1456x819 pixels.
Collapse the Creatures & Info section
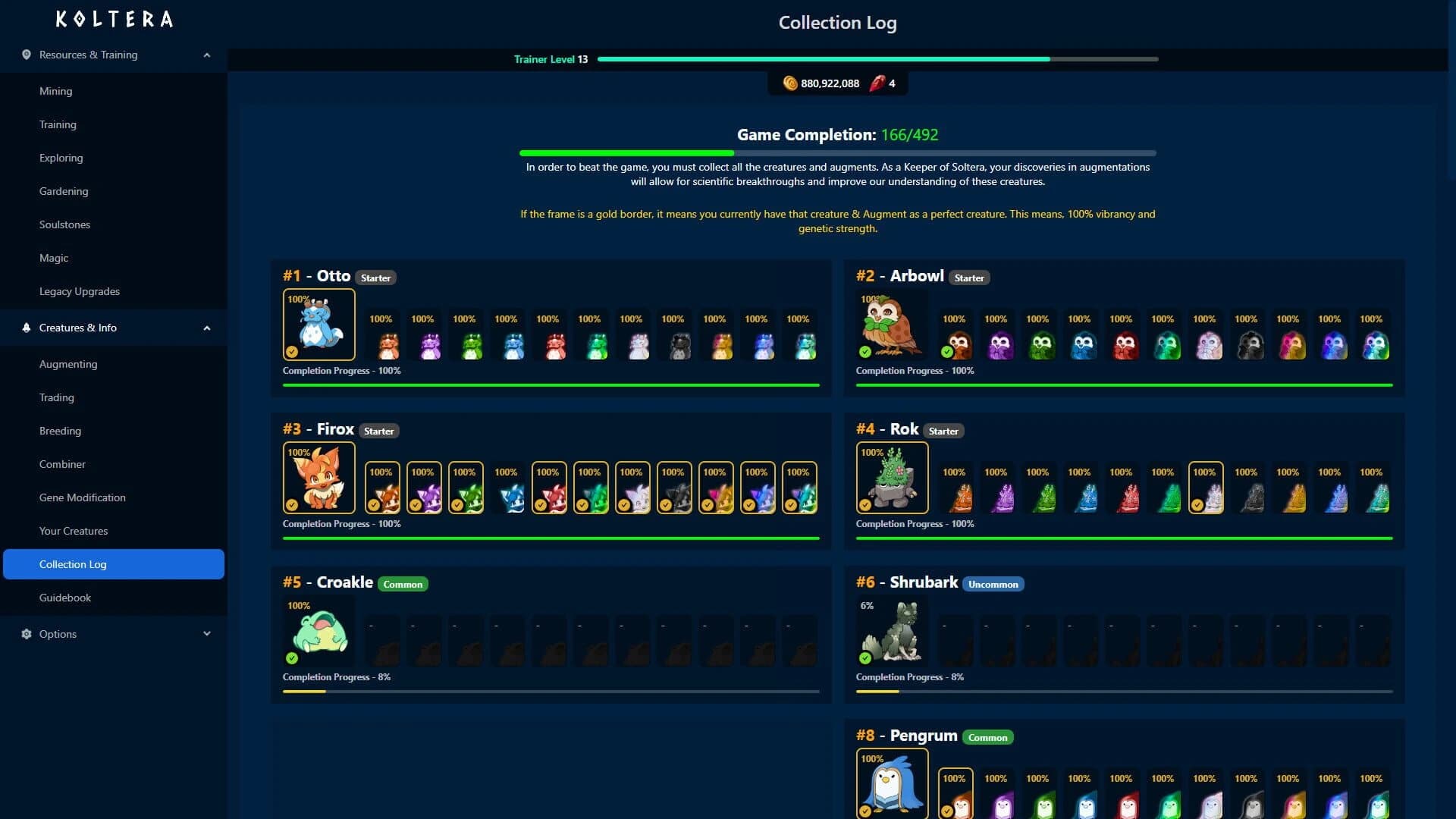pyautogui.click(x=207, y=328)
